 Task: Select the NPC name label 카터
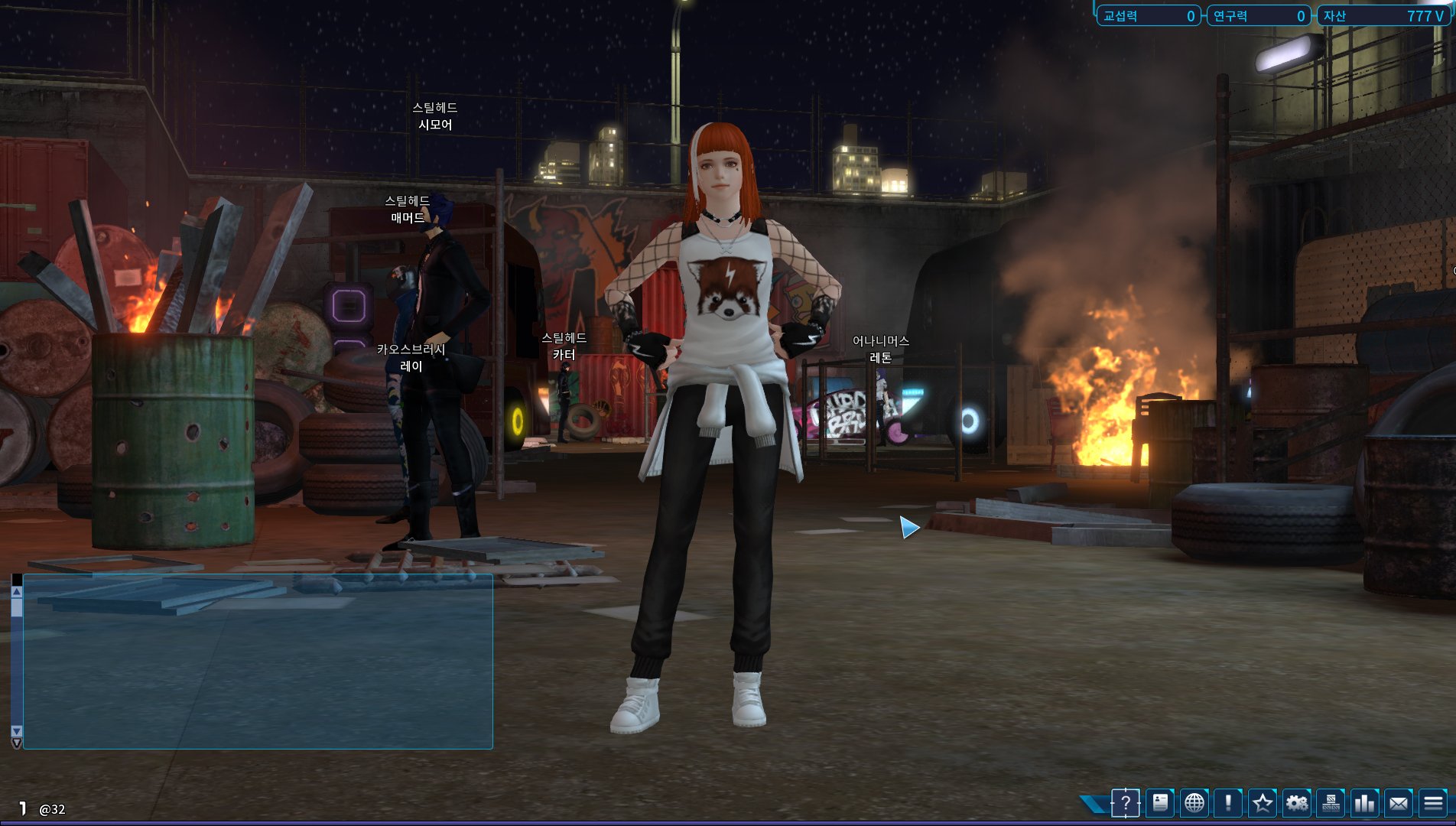tap(564, 355)
